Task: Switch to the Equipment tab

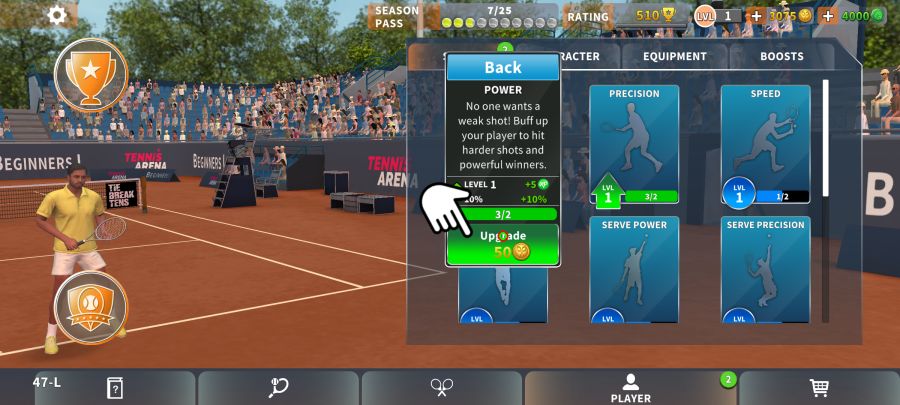Action: click(x=675, y=57)
